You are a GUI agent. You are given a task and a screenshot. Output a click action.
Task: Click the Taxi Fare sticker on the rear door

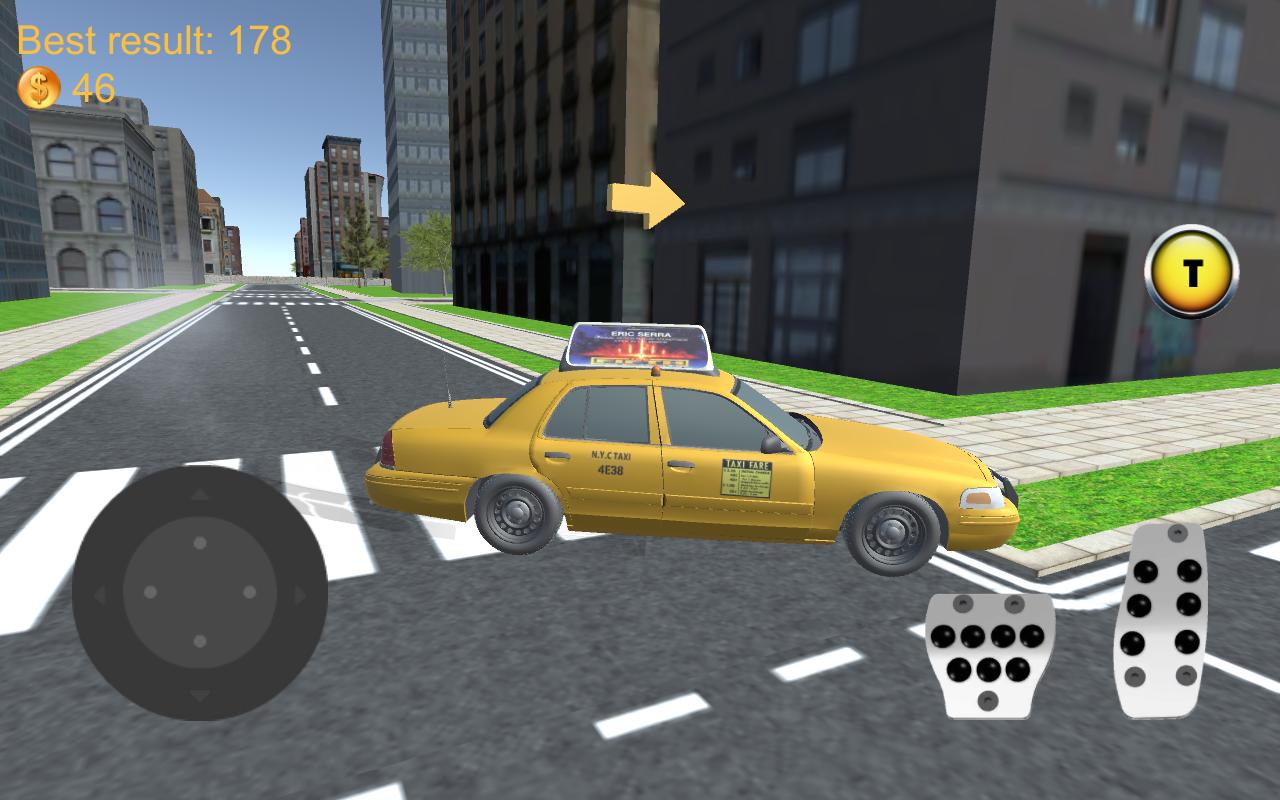point(745,480)
